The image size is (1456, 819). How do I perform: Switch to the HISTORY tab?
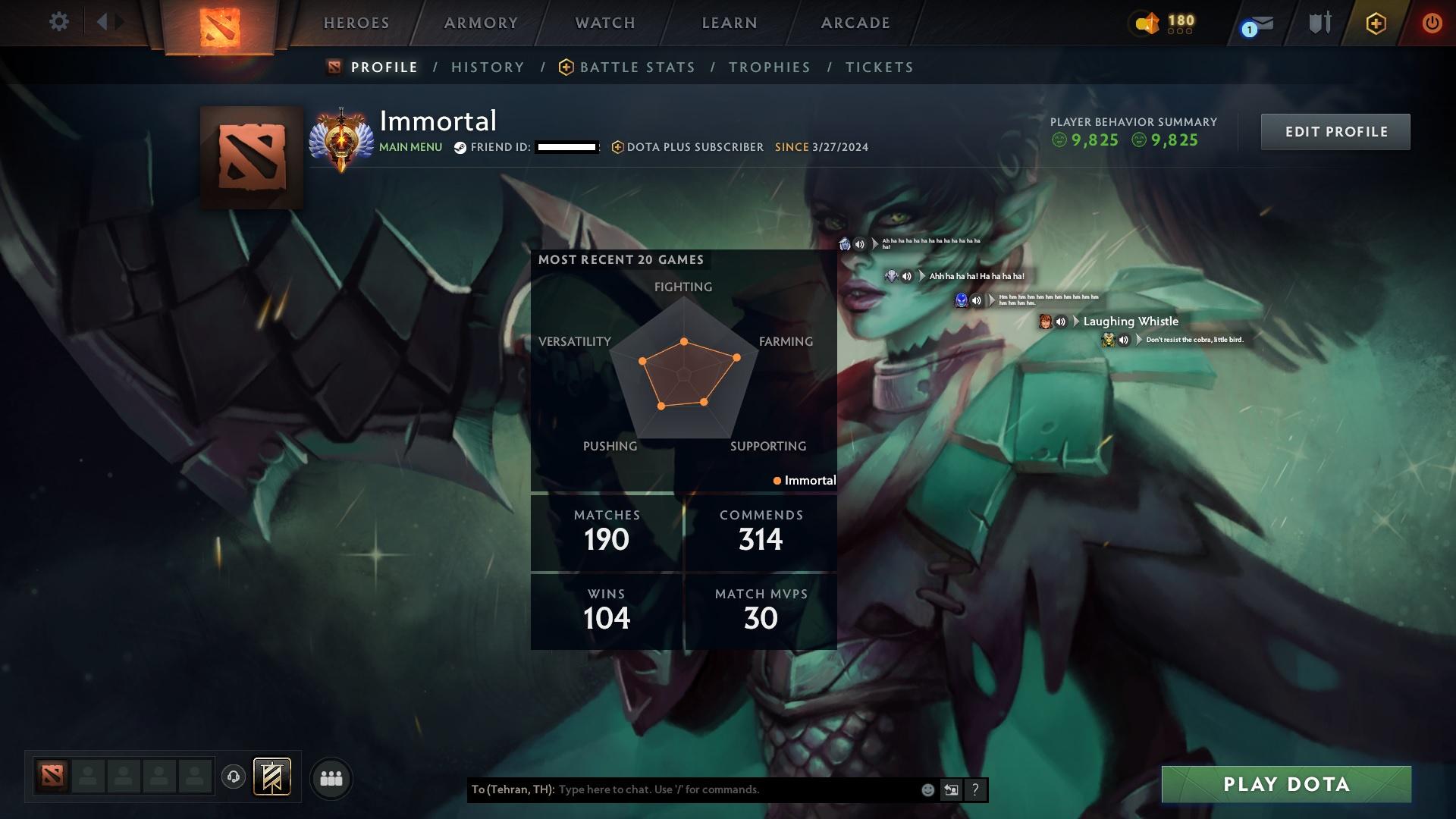click(487, 67)
